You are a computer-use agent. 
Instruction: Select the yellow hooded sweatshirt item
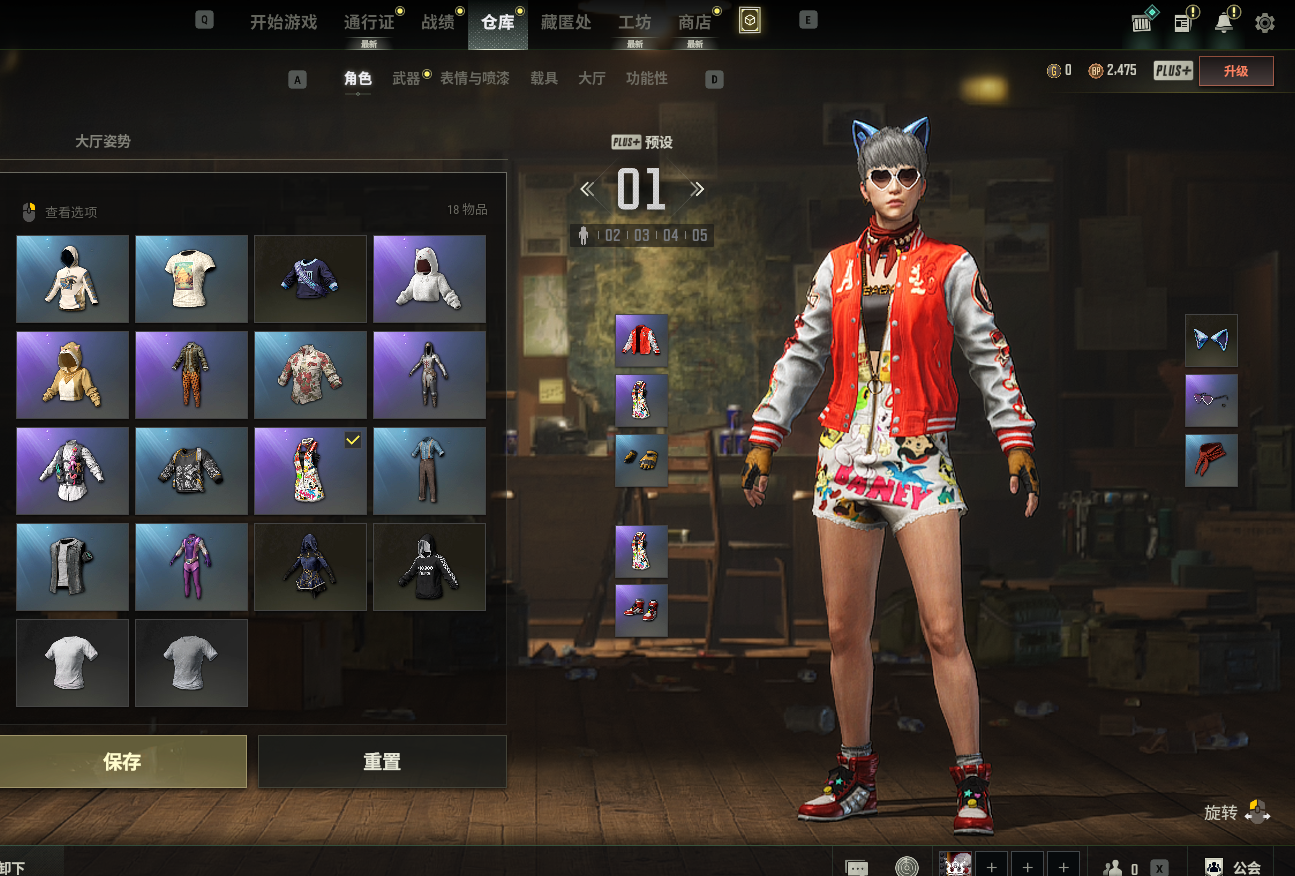(x=72, y=374)
